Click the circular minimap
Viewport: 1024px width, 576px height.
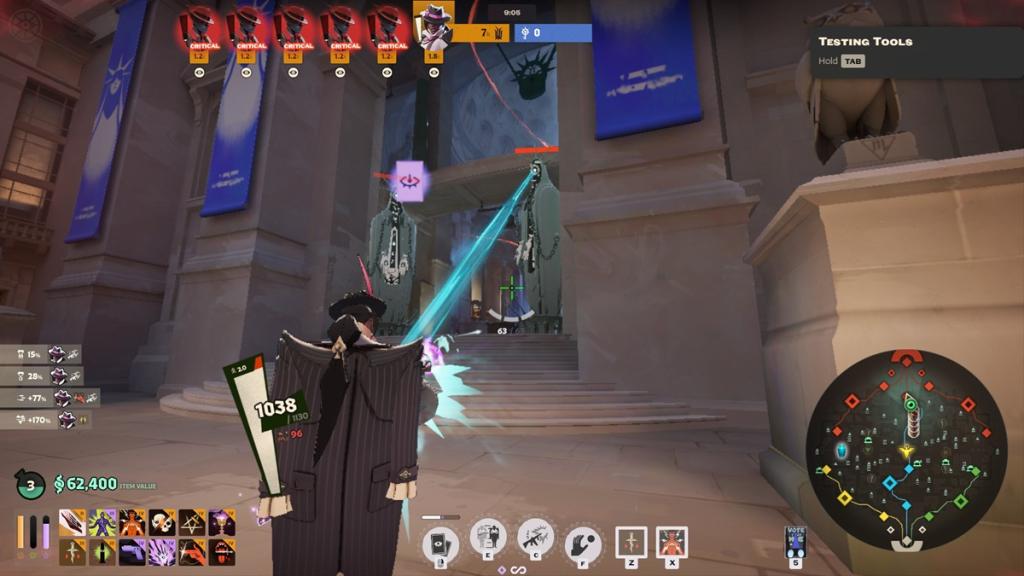[906, 449]
